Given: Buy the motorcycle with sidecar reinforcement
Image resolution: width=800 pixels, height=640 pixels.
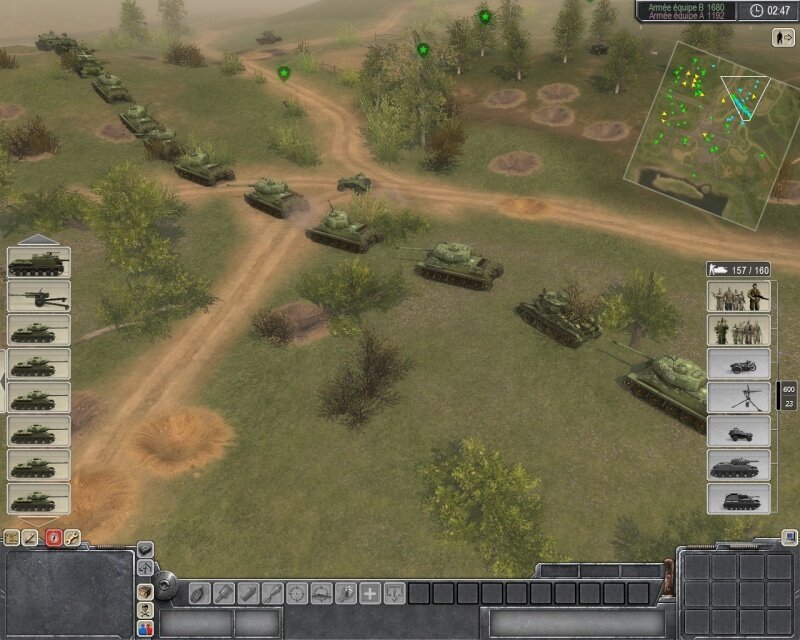Looking at the screenshot, I should point(739,363).
